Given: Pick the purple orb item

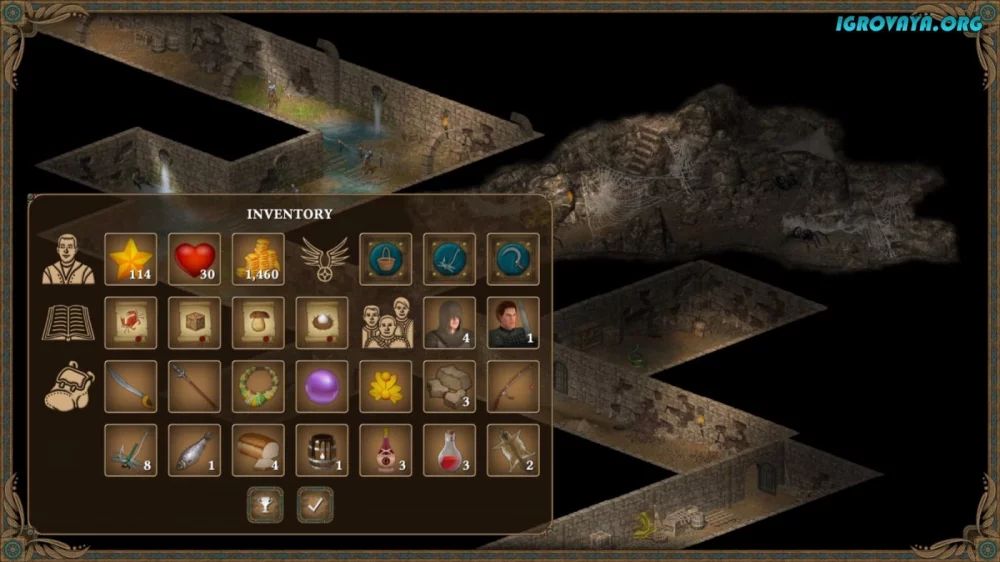Looking at the screenshot, I should (322, 386).
